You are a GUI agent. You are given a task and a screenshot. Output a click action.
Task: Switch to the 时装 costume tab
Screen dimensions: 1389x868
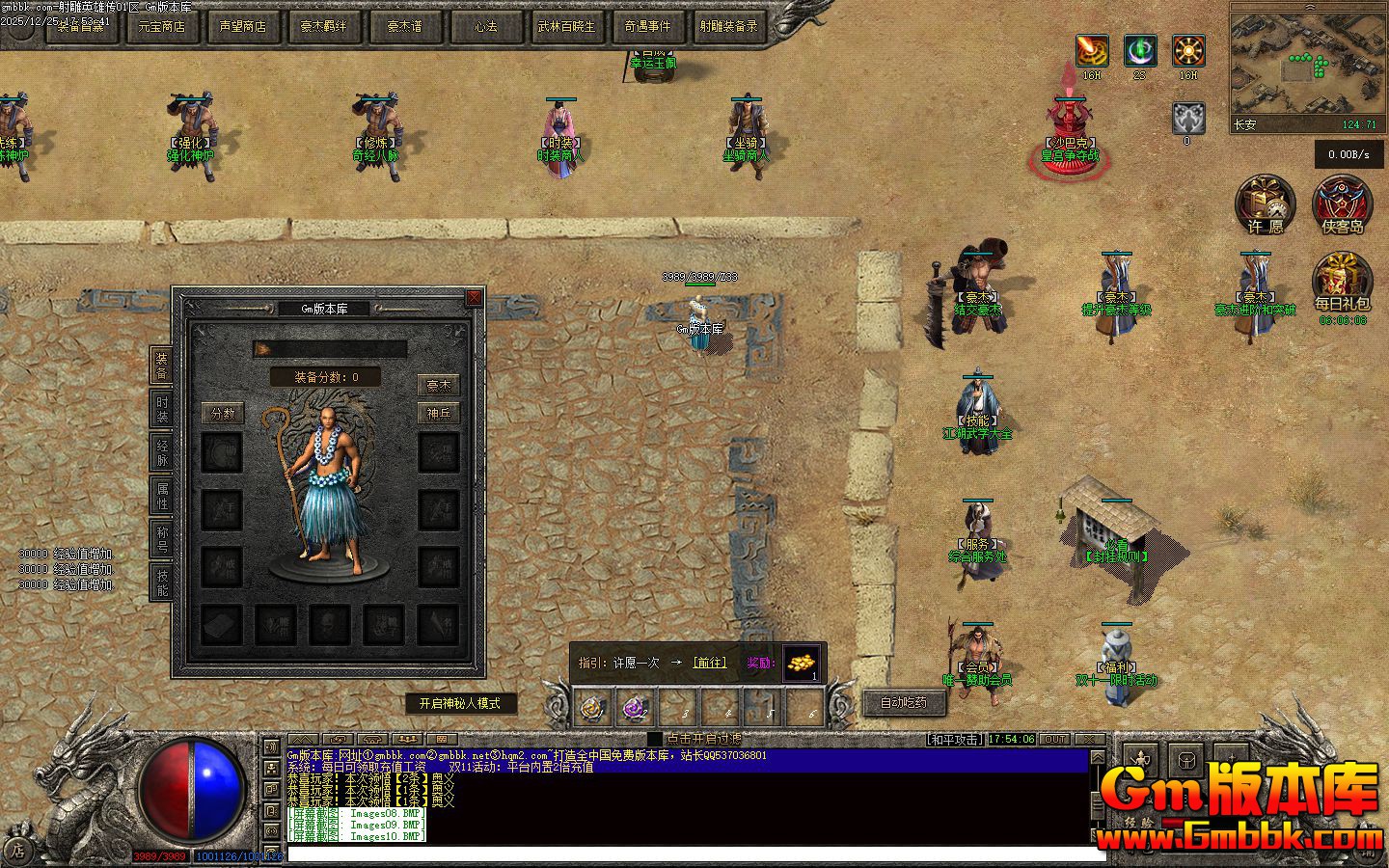tap(162, 409)
